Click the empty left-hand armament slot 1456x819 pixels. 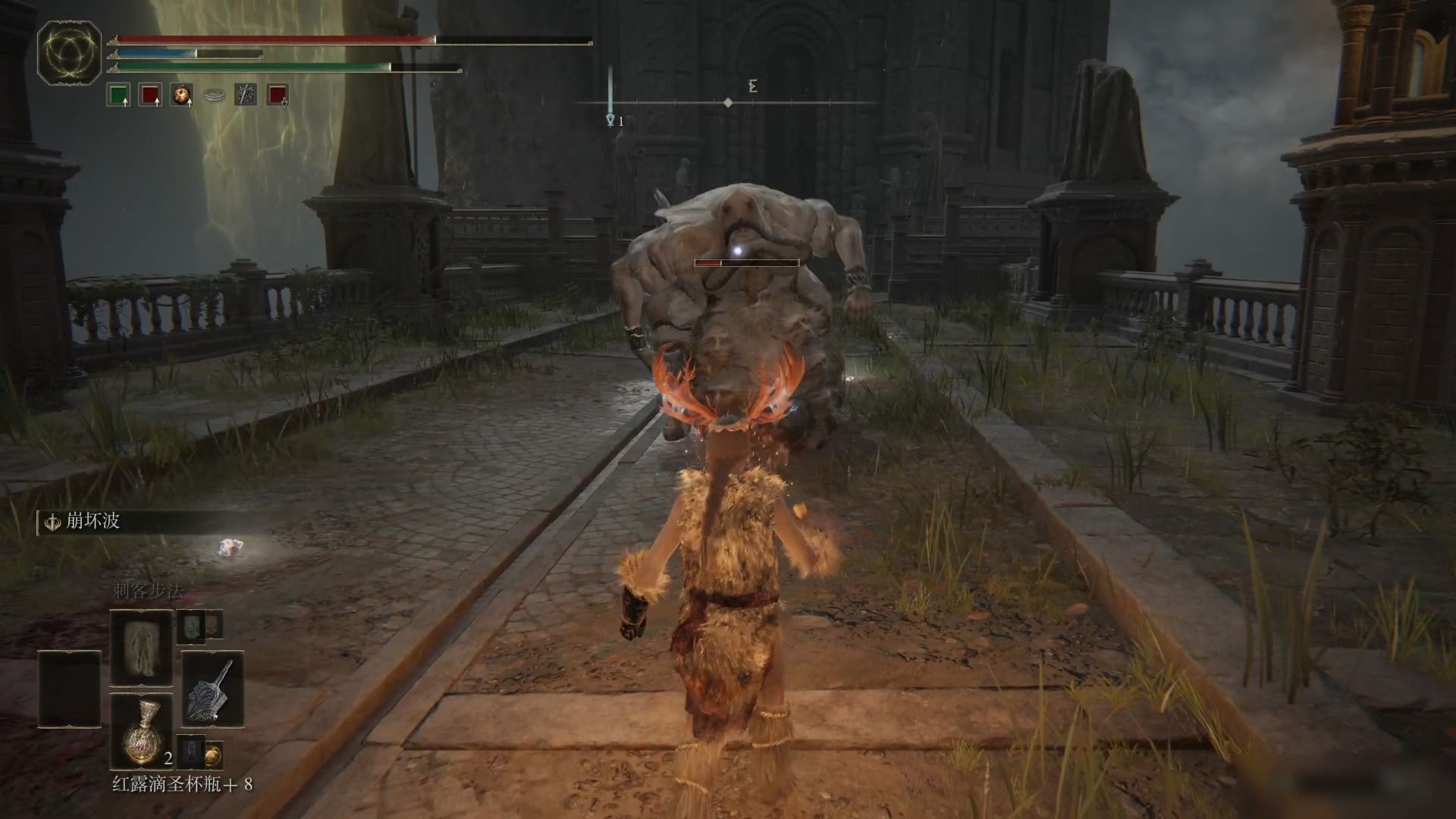[70, 688]
